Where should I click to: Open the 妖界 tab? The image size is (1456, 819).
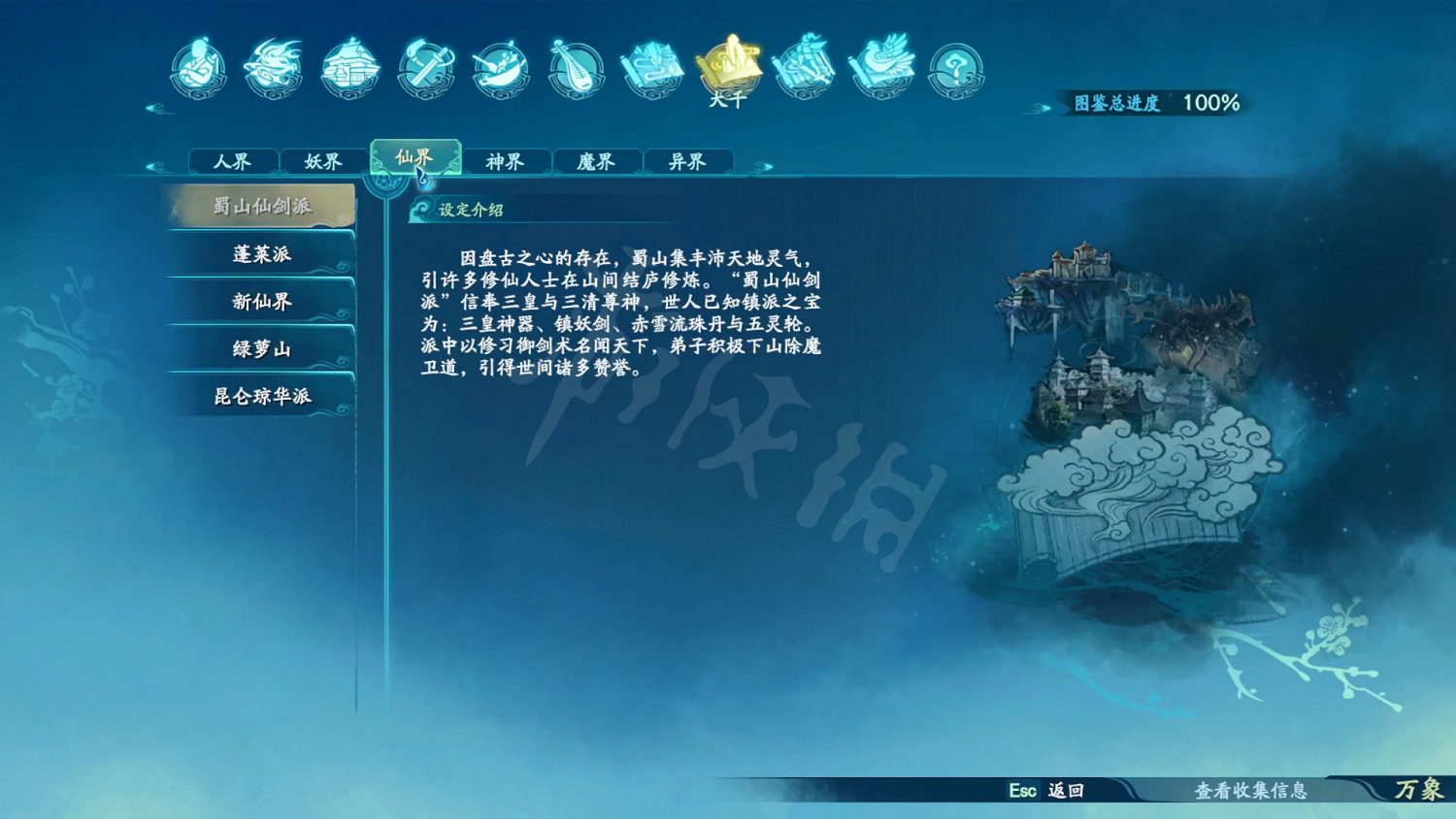pos(323,161)
